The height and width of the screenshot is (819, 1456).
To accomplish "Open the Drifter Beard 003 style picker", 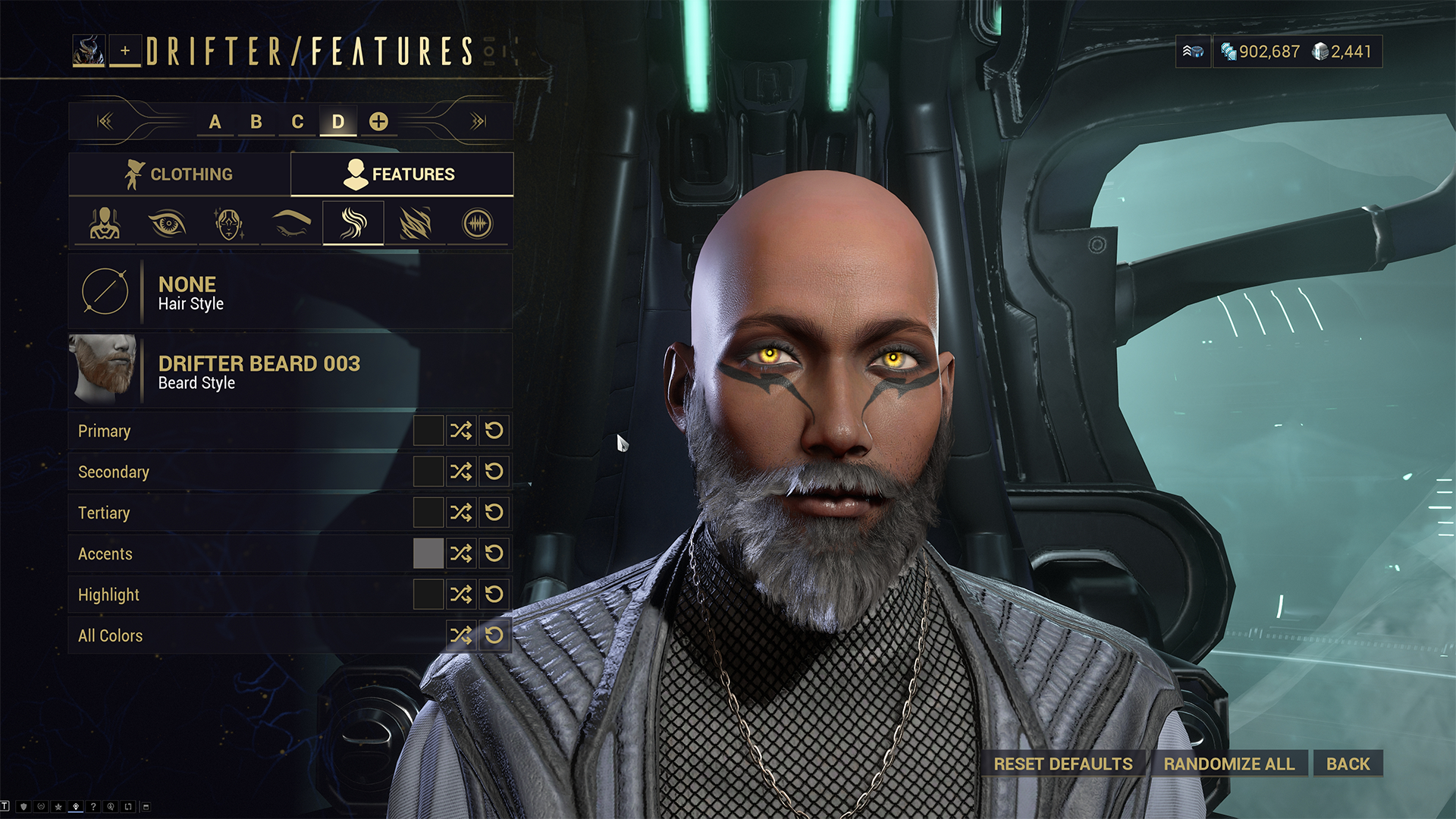I will click(x=290, y=371).
